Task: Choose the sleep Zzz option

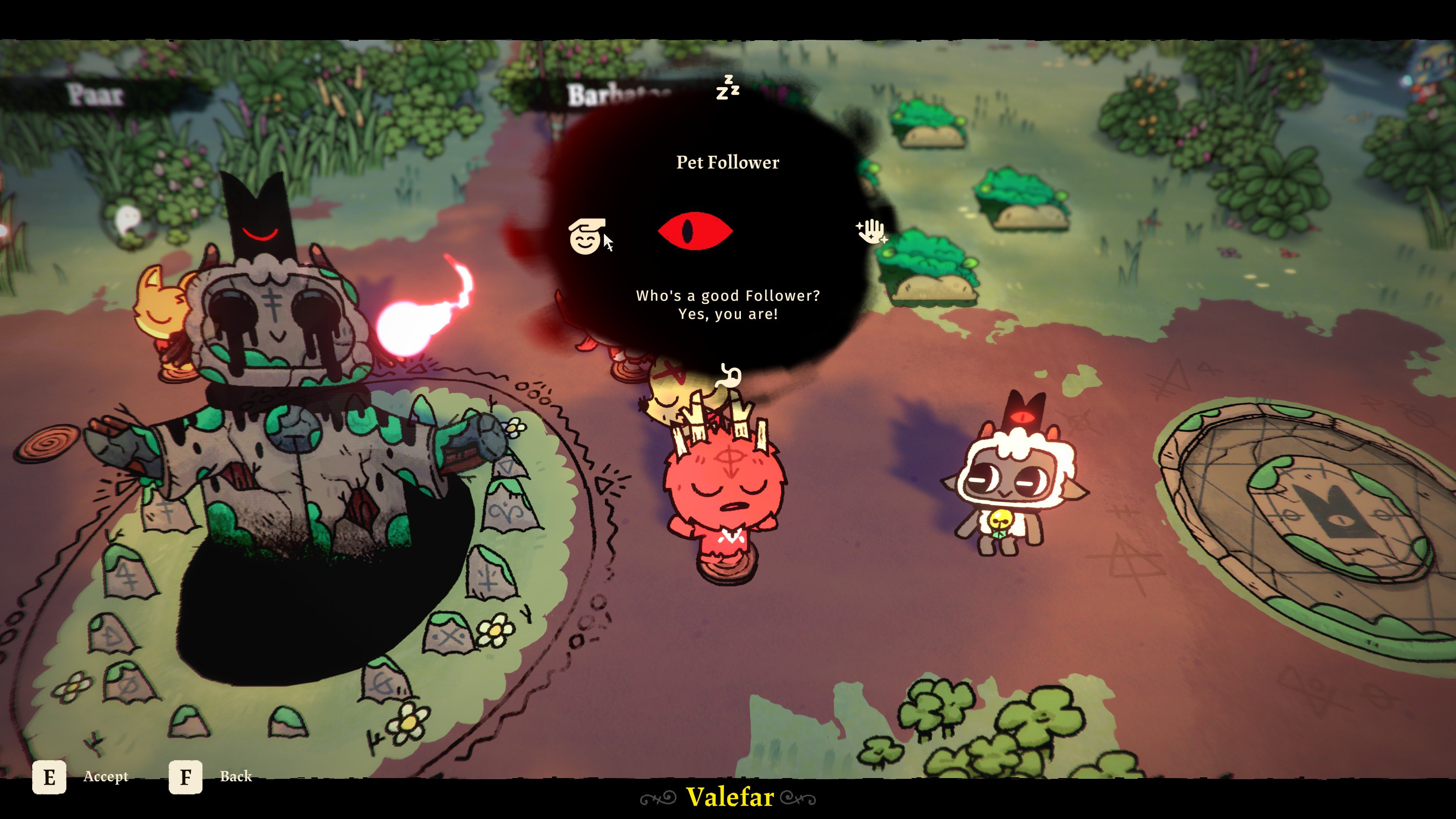Action: pos(728,88)
